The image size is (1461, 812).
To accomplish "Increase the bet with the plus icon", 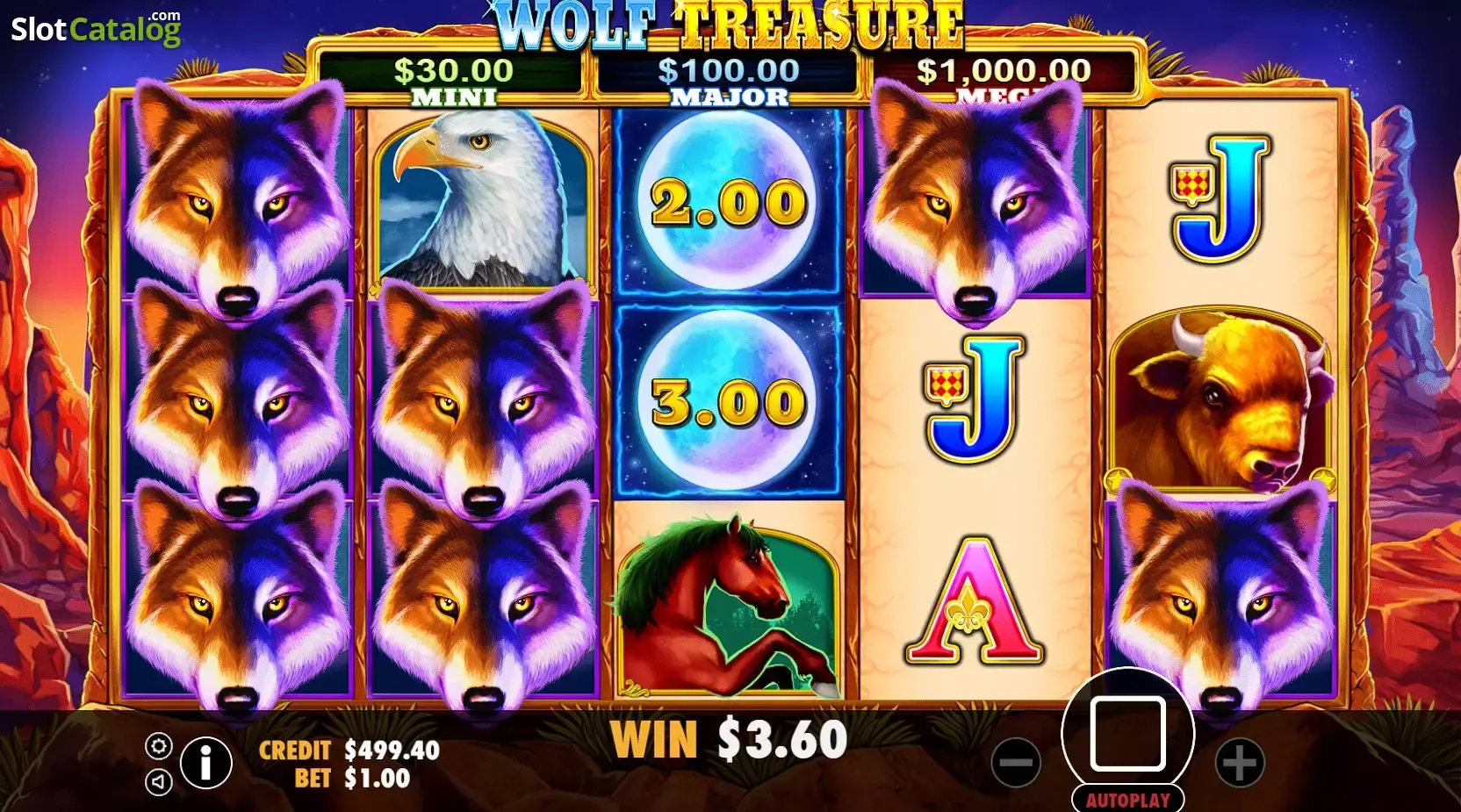I will tap(1240, 762).
